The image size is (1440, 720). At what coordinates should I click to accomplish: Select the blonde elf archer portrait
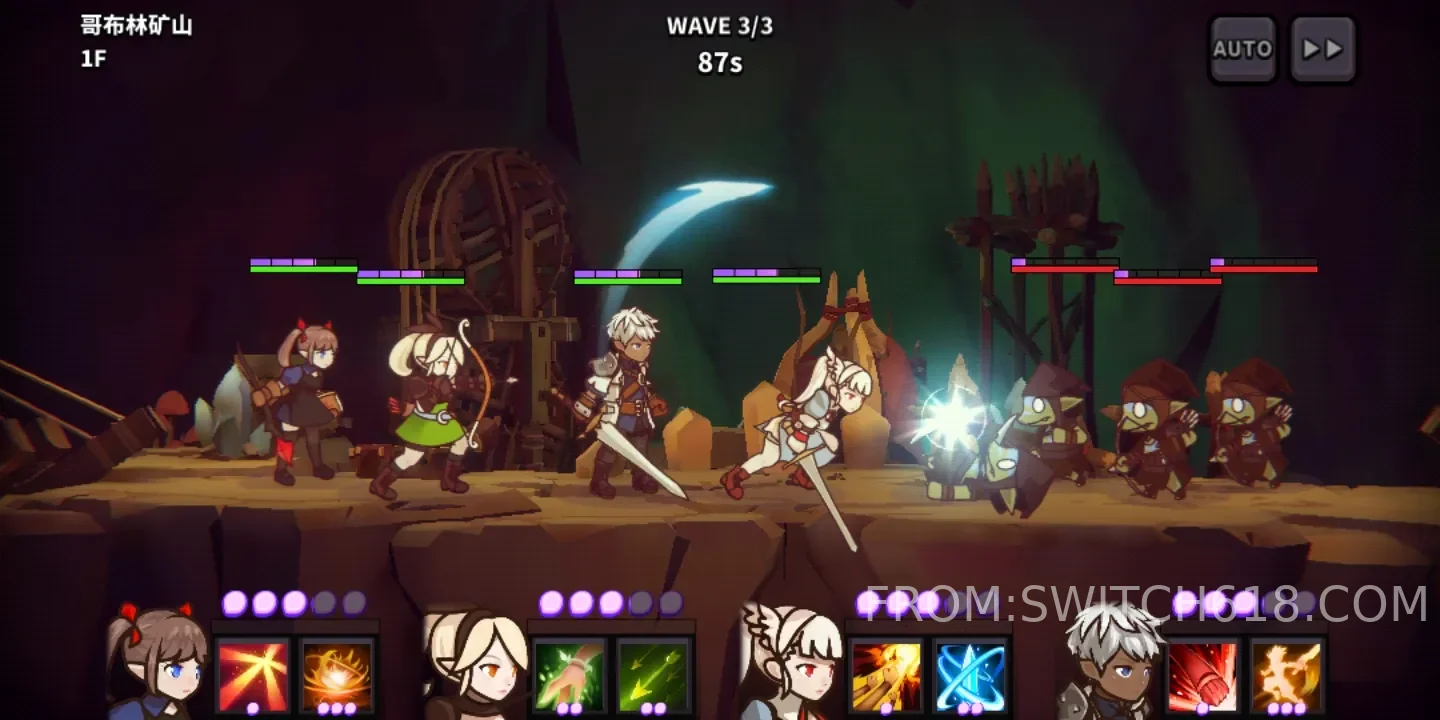point(474,665)
